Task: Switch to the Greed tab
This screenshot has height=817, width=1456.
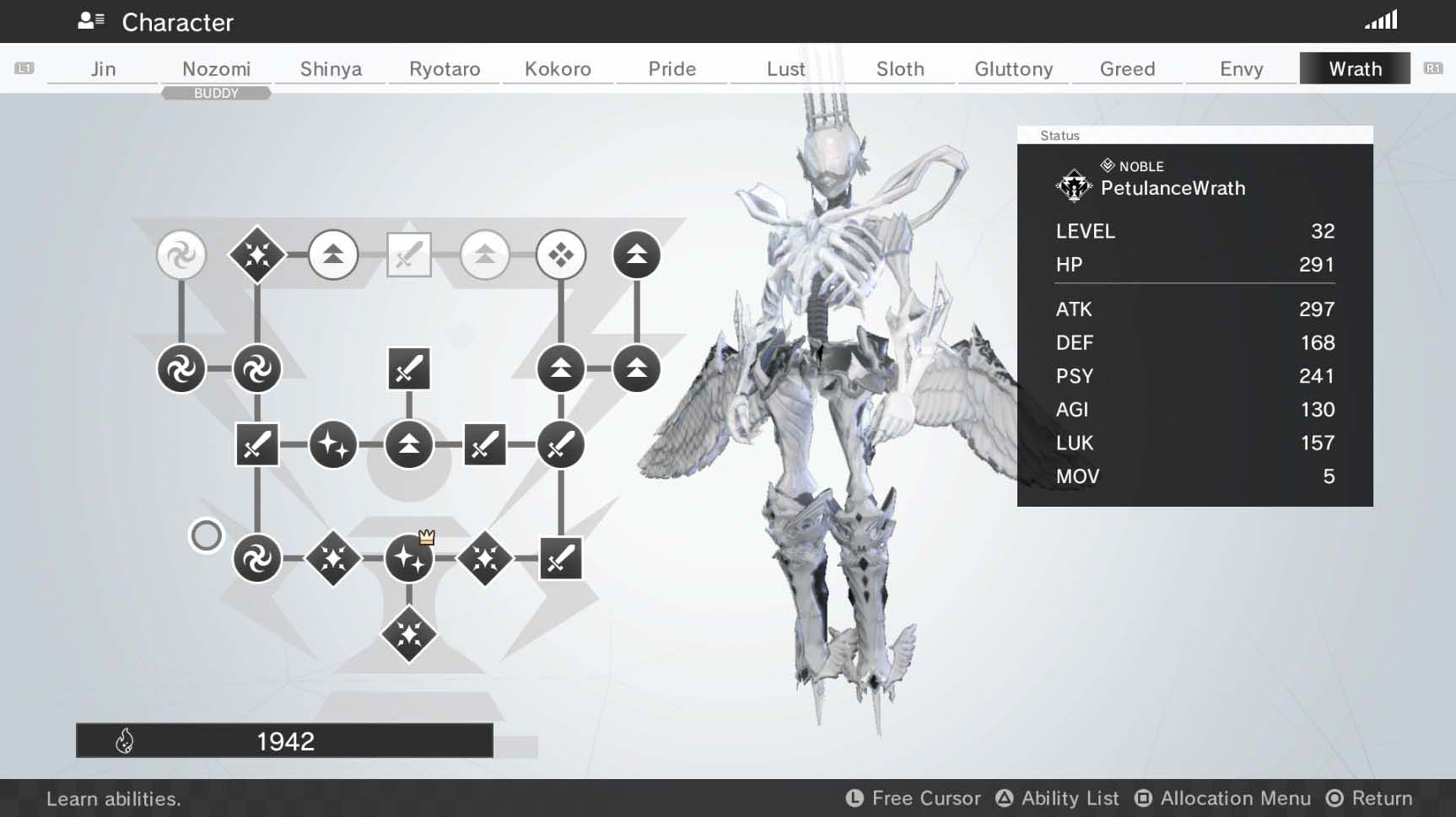Action: click(x=1127, y=69)
